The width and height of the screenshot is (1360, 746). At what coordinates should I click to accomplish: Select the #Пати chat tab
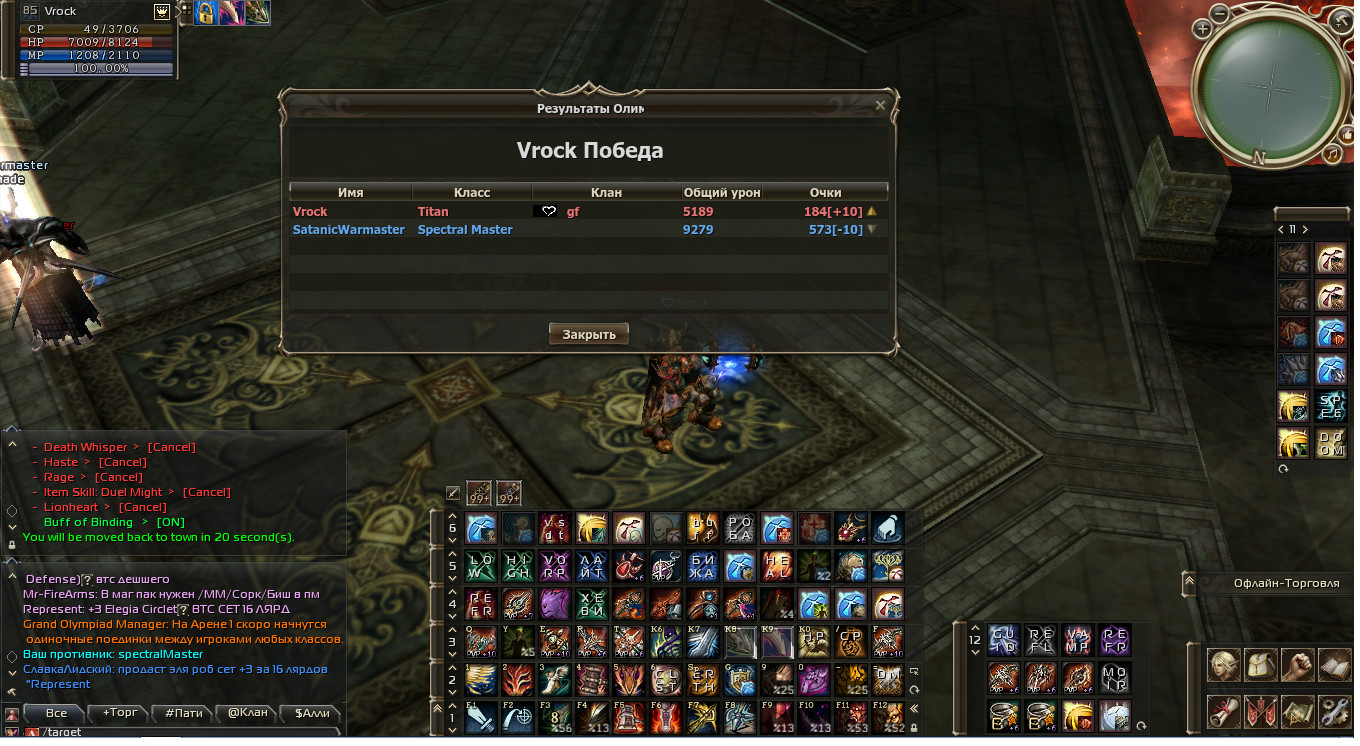click(x=184, y=713)
